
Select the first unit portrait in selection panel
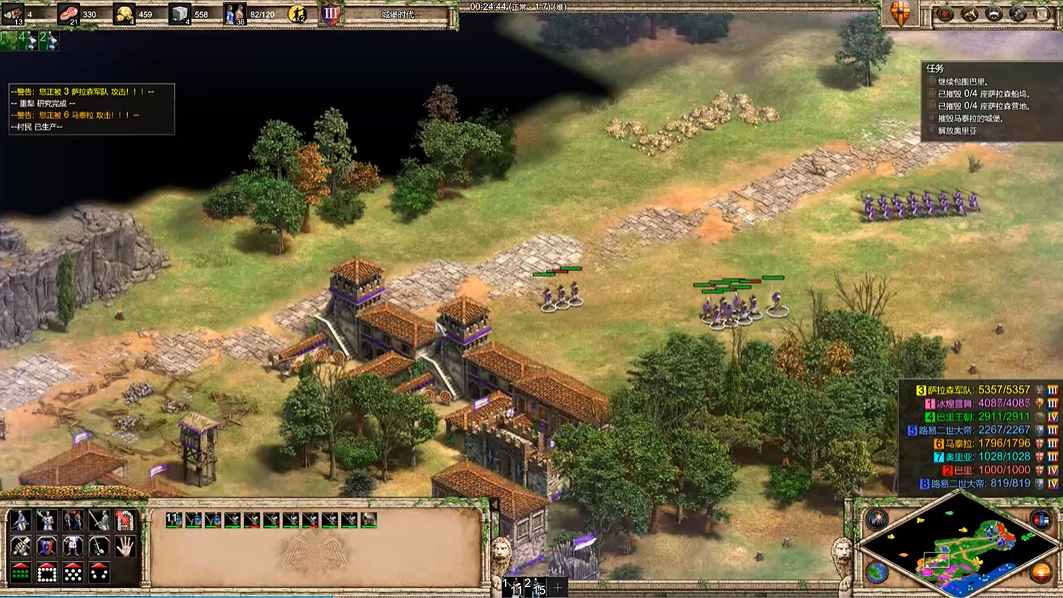coord(174,520)
